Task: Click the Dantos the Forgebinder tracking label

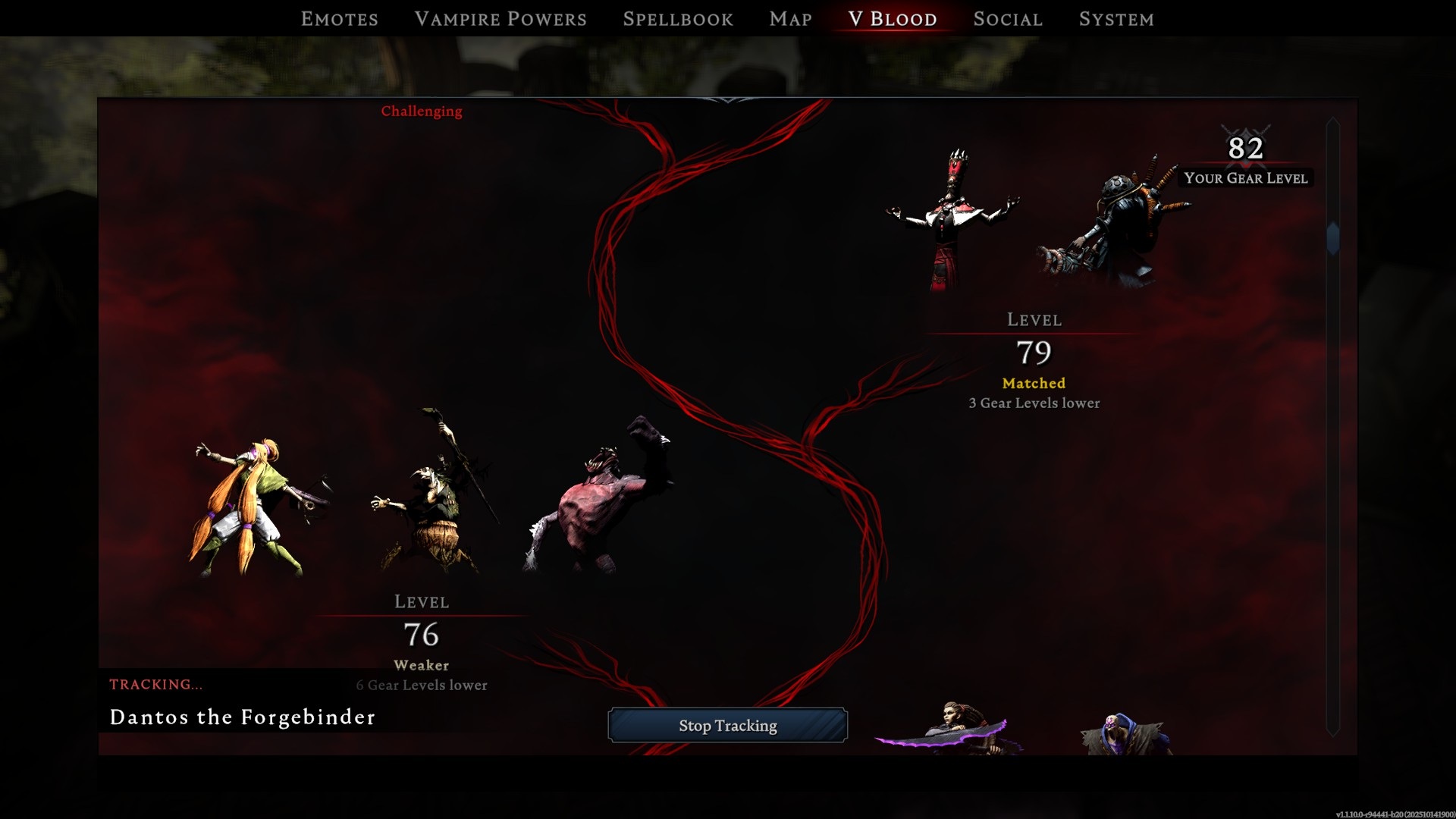Action: [241, 717]
